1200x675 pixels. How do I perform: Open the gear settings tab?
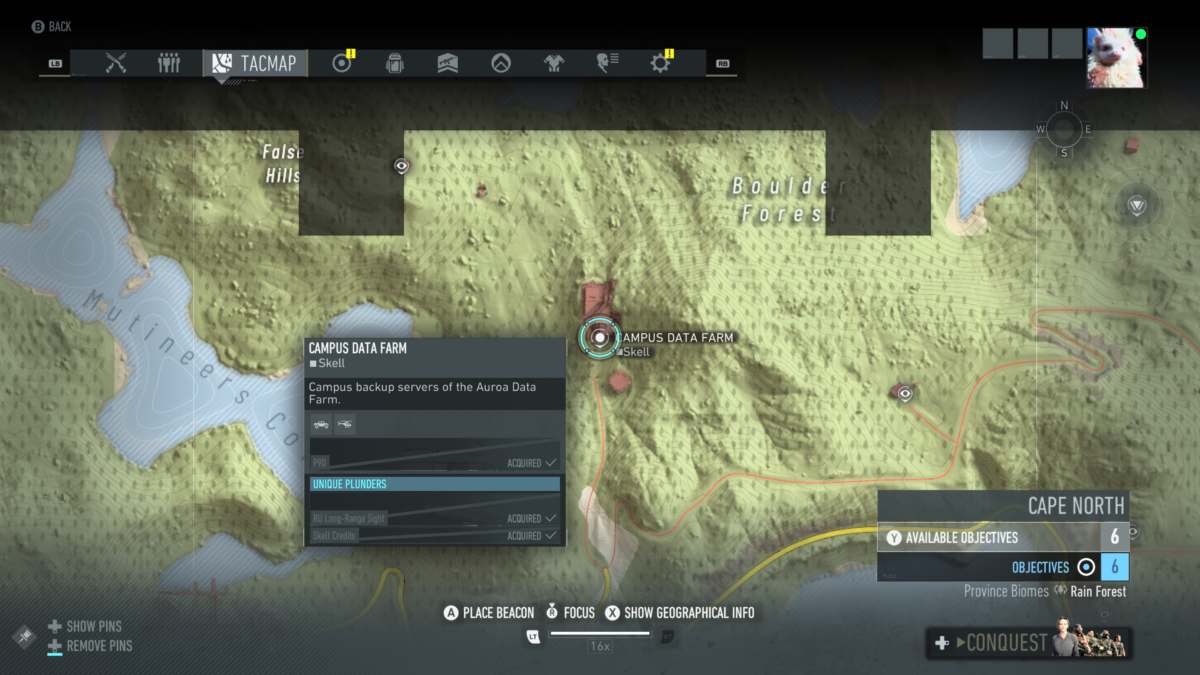(x=660, y=63)
